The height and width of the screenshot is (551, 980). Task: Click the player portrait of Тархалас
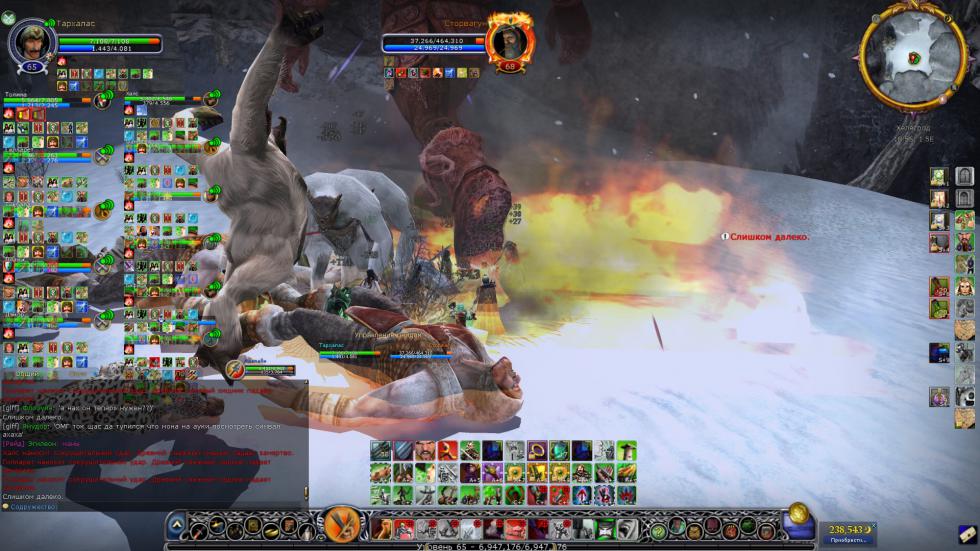pyautogui.click(x=31, y=42)
